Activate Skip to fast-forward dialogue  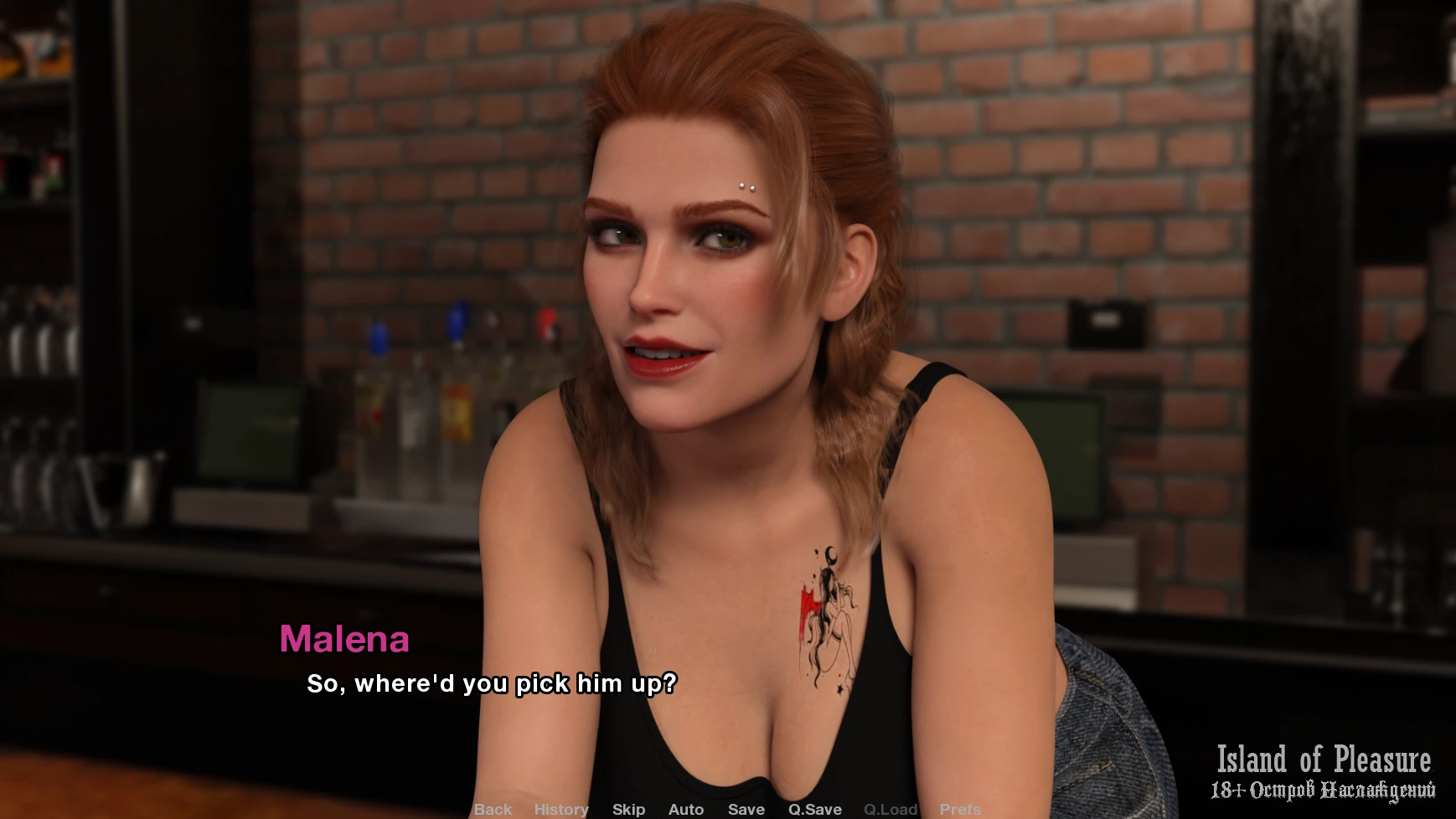(628, 809)
